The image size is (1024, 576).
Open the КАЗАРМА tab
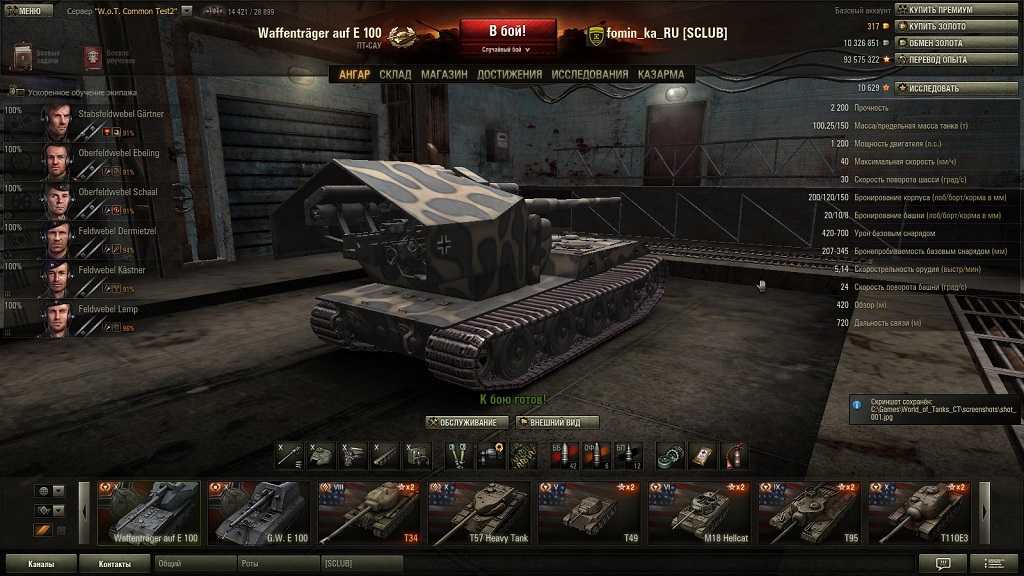[x=661, y=74]
